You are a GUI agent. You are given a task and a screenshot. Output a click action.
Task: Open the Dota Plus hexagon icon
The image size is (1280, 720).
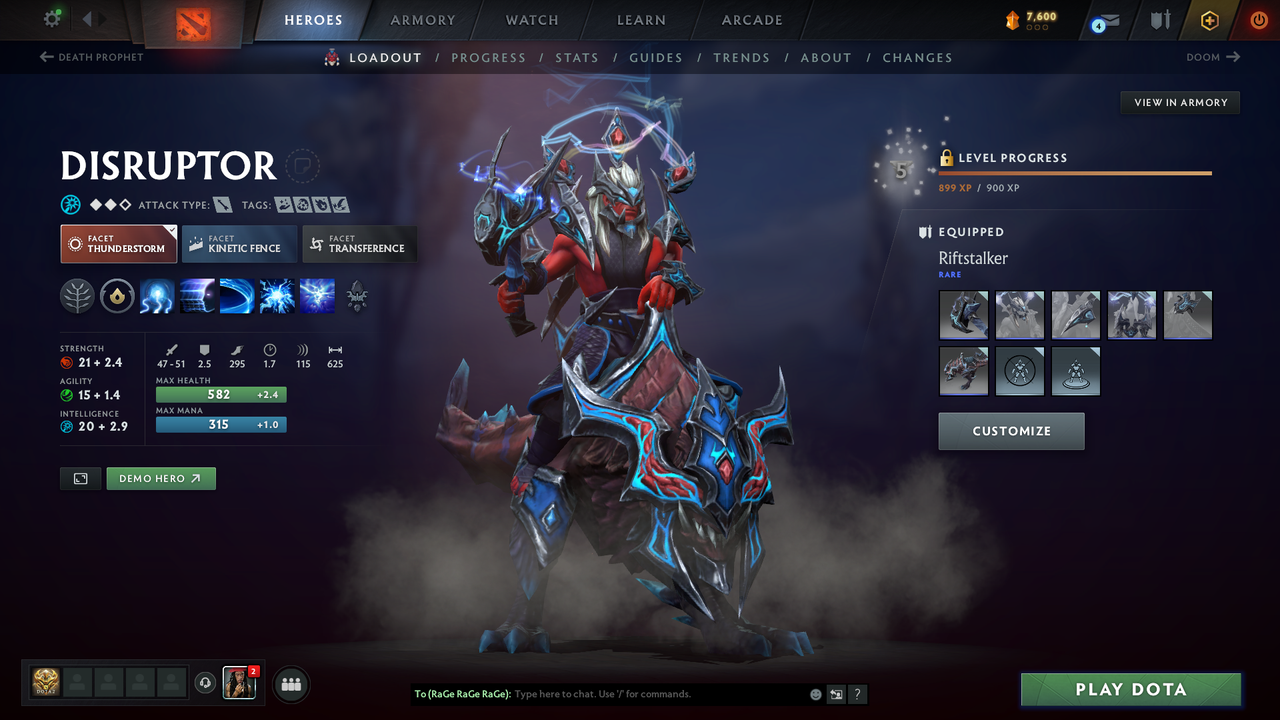tap(1209, 20)
